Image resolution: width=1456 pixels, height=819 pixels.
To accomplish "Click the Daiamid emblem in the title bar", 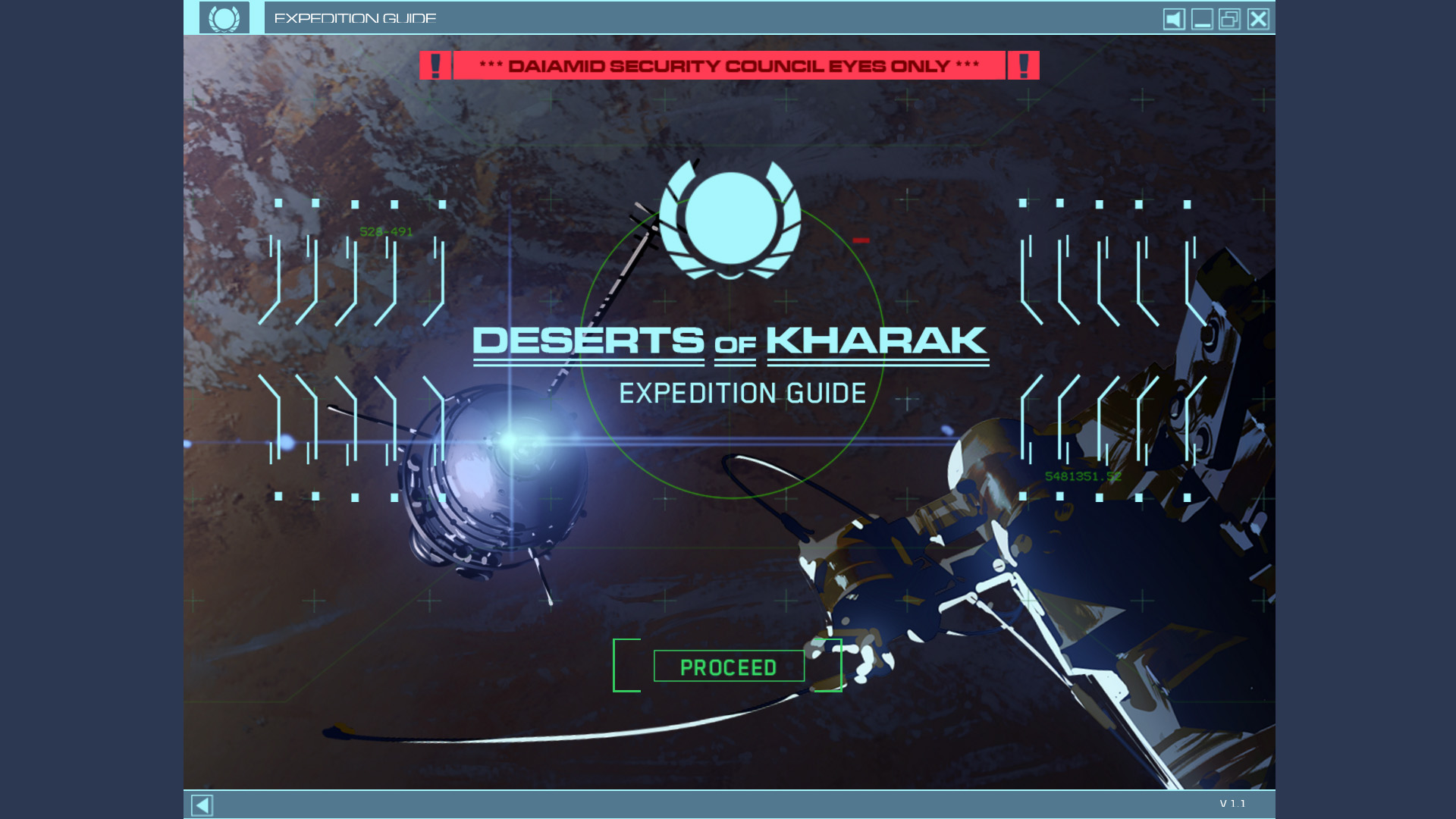I will click(x=225, y=17).
